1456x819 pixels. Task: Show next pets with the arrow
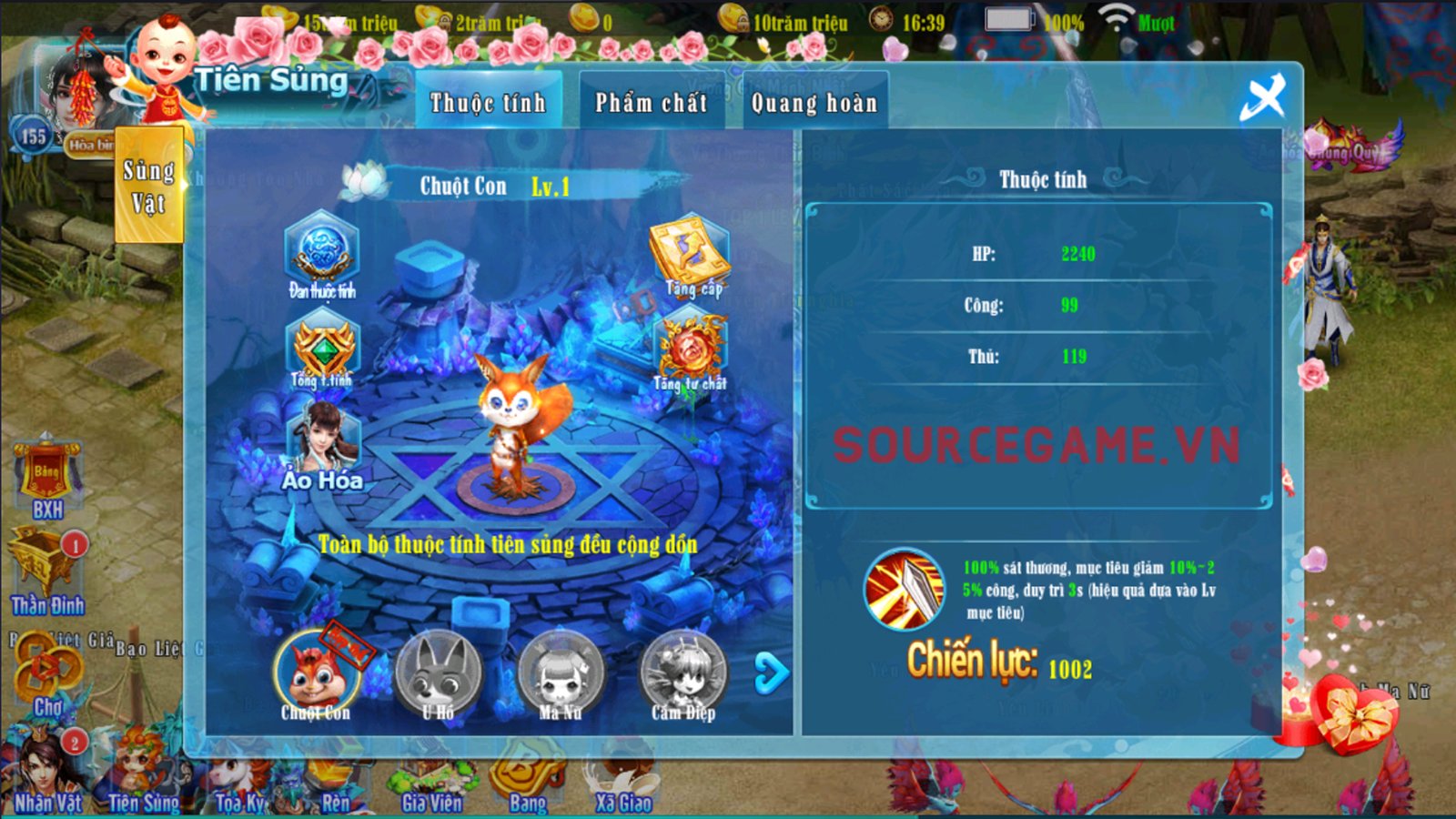pos(772,673)
